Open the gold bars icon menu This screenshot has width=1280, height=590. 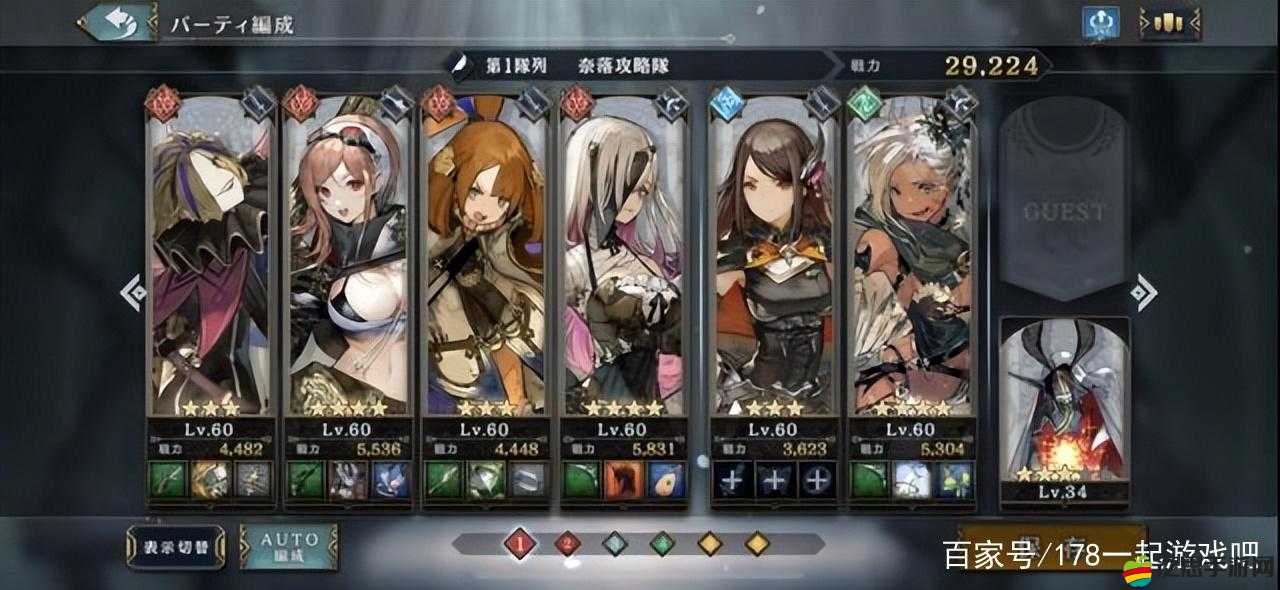point(1169,23)
